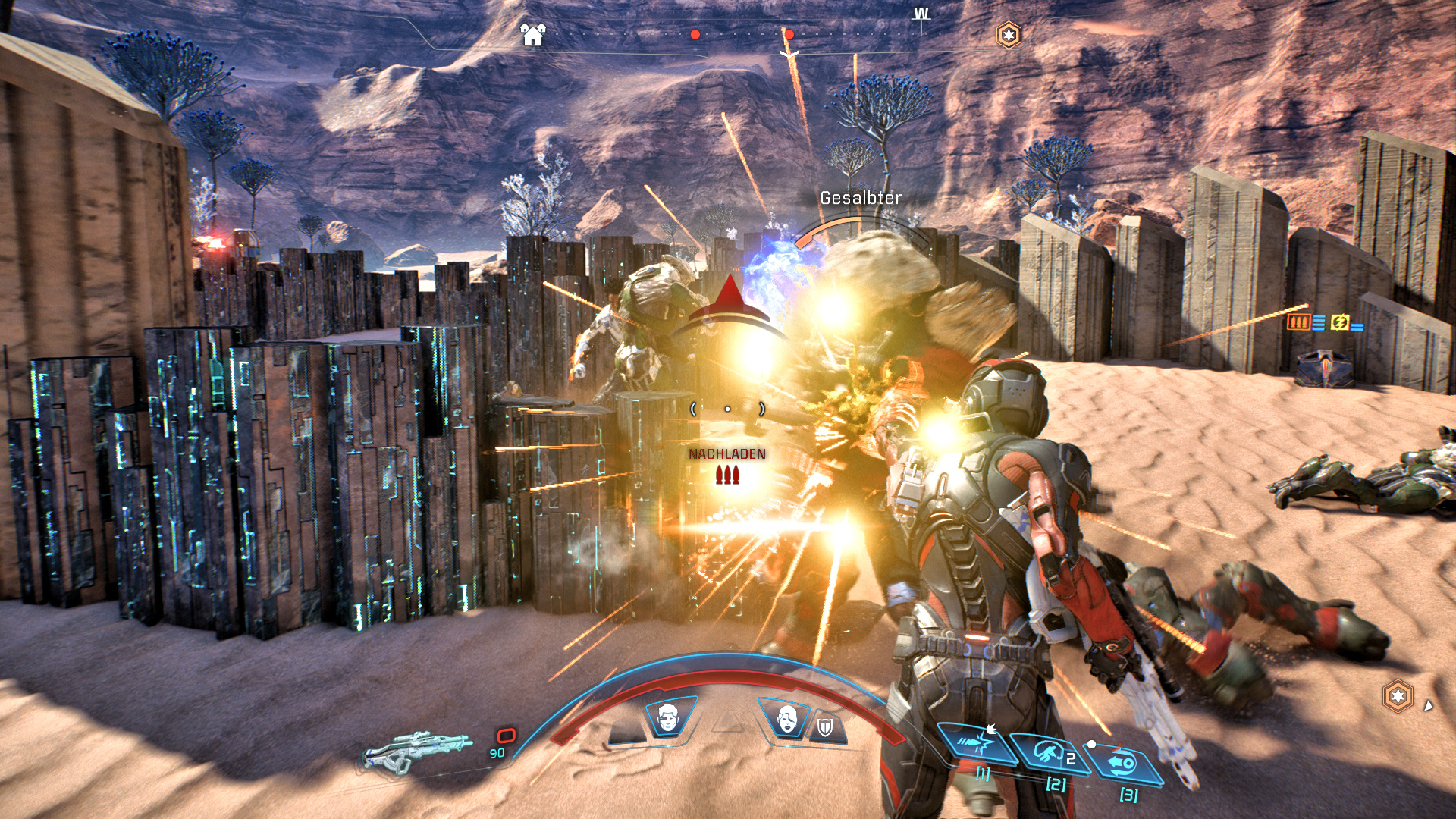Click the equipped assault rifle icon
This screenshot has height=819, width=1456.
[x=417, y=749]
